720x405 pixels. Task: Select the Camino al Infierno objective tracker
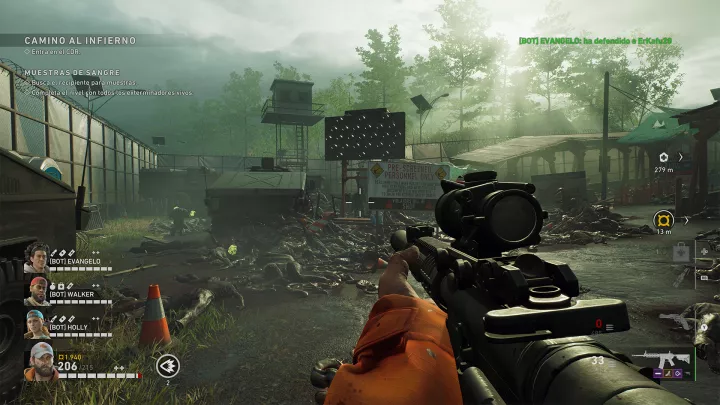coord(80,41)
